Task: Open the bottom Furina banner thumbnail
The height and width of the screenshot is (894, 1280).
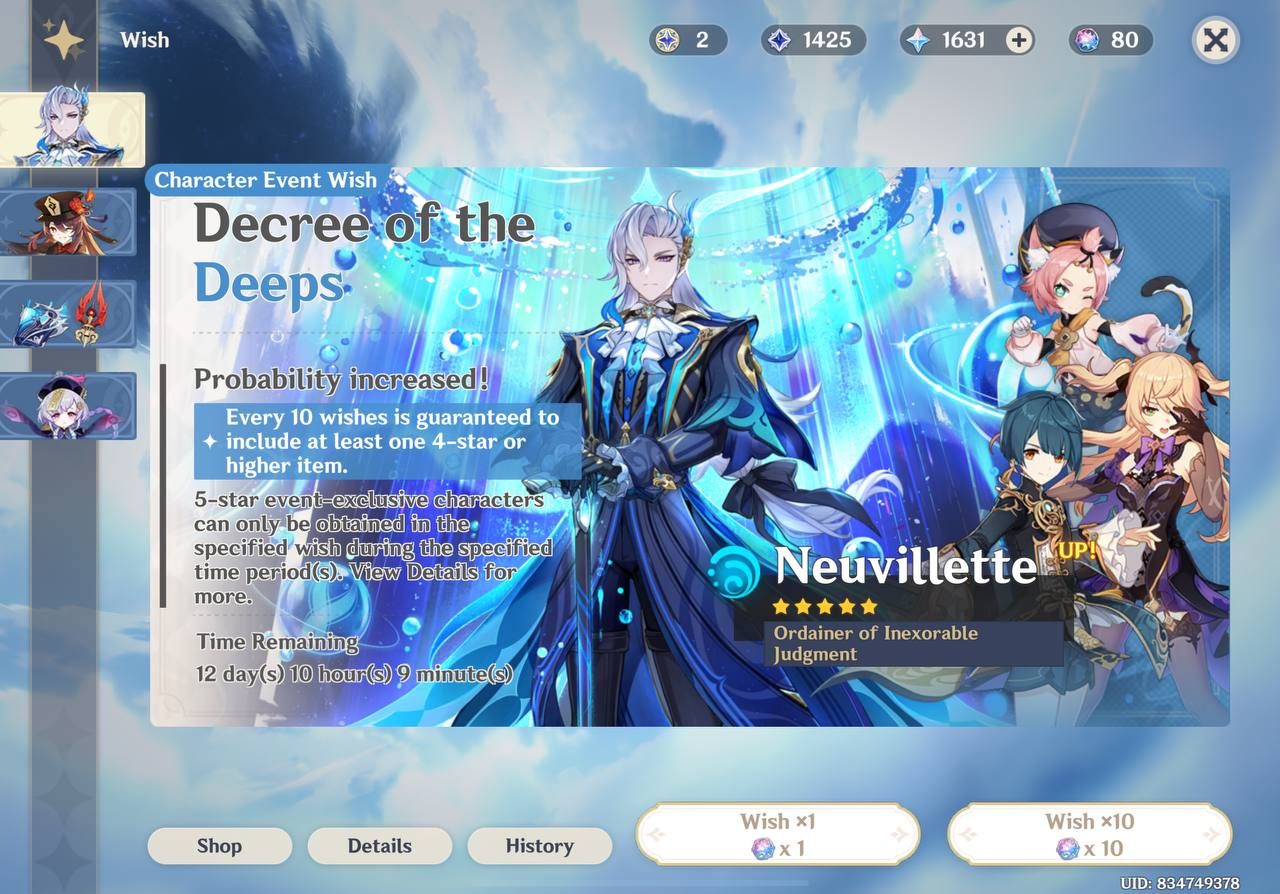Action: click(x=70, y=406)
